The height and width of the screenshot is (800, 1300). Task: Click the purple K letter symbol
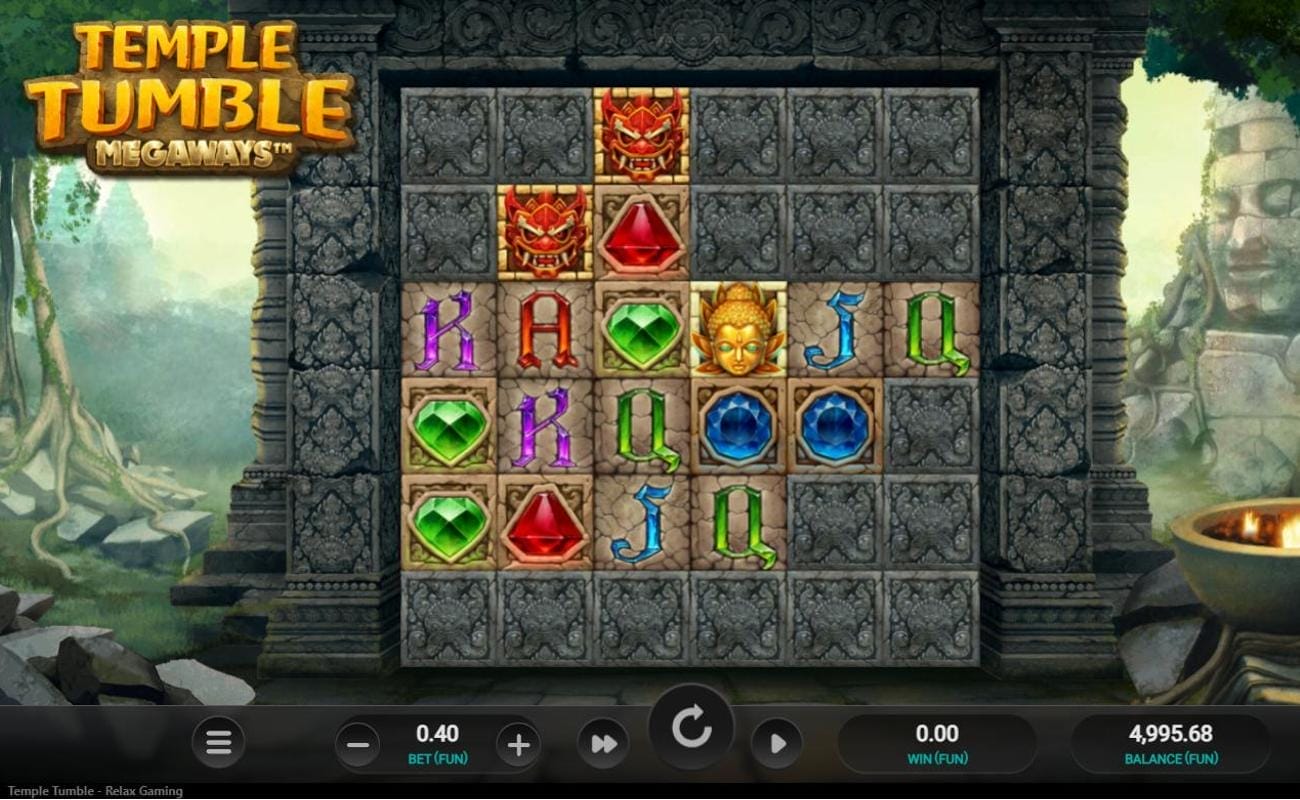448,330
